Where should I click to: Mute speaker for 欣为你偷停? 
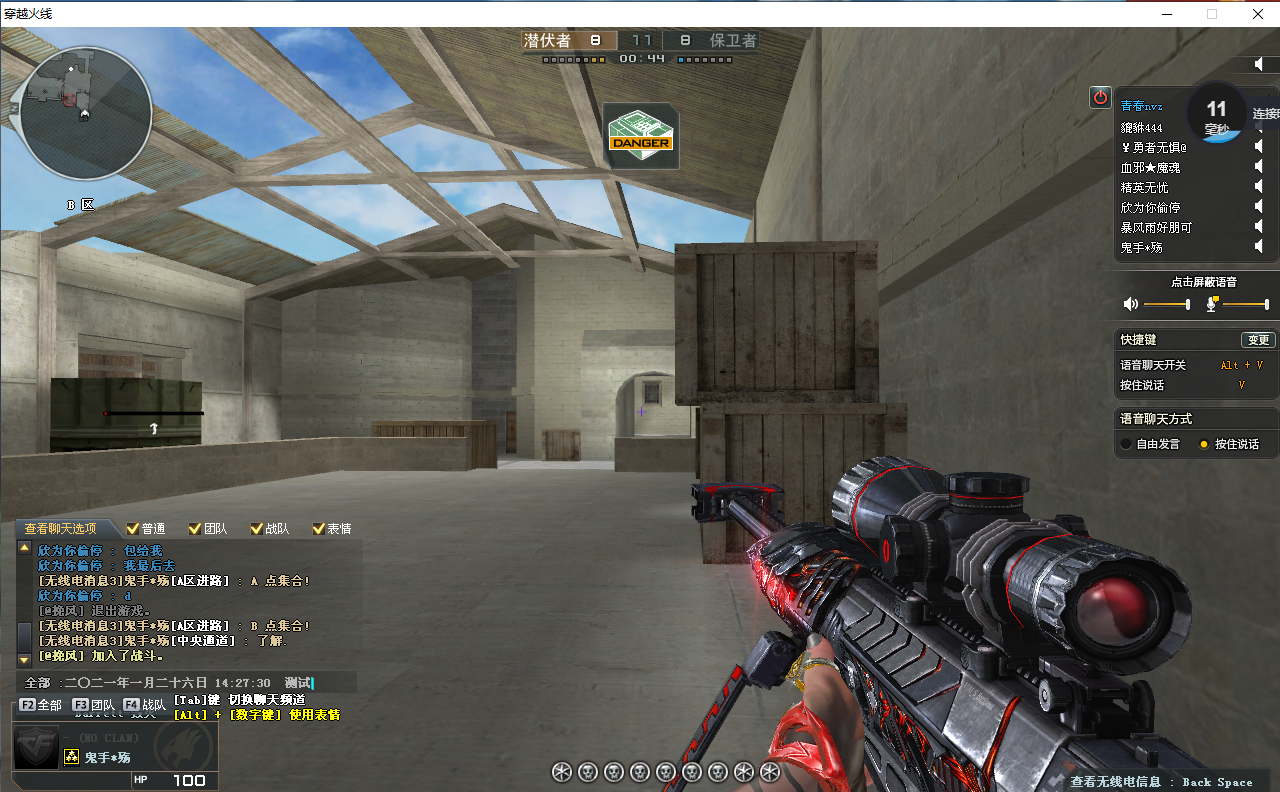tap(1259, 207)
